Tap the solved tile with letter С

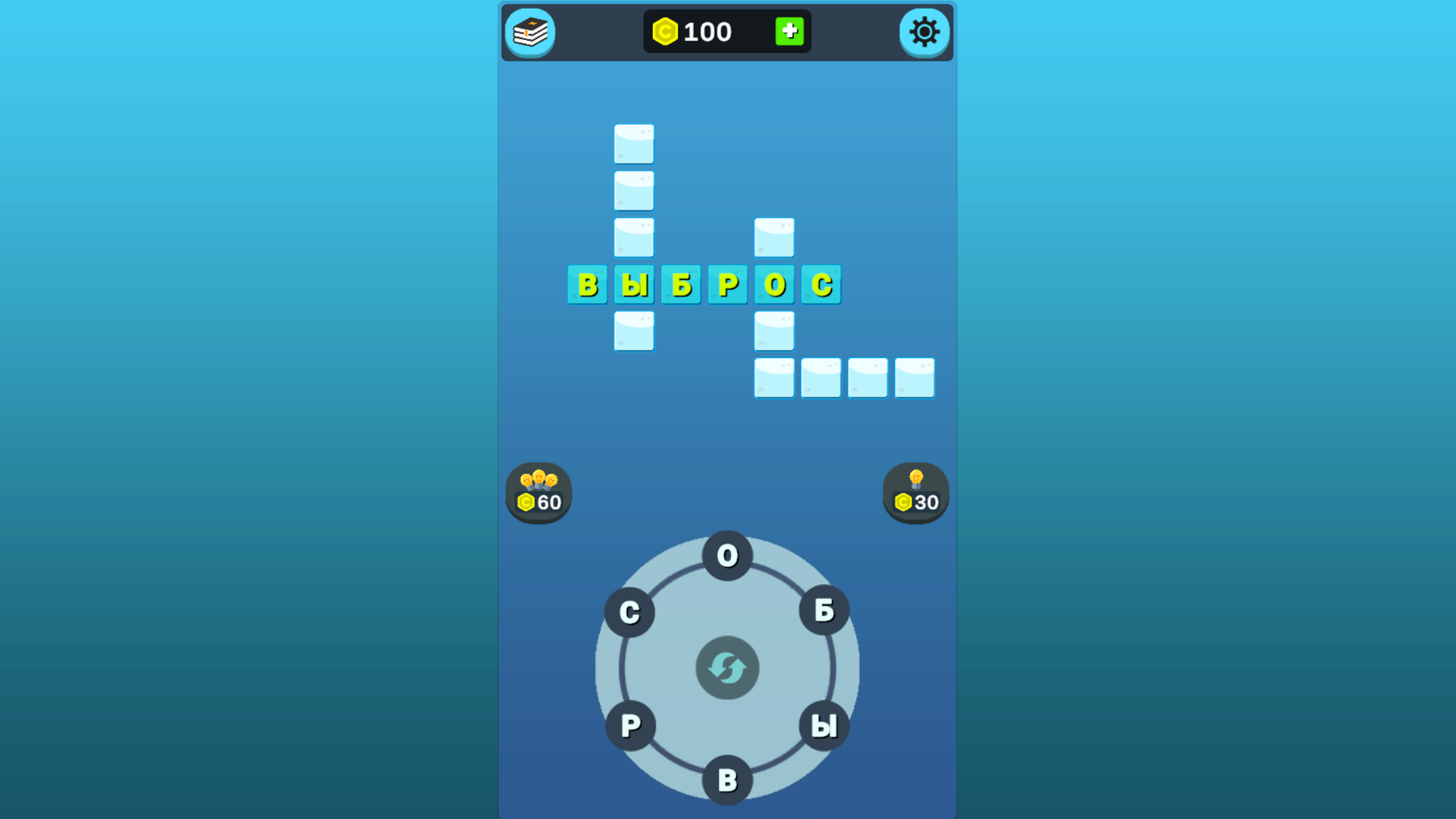coord(821,284)
